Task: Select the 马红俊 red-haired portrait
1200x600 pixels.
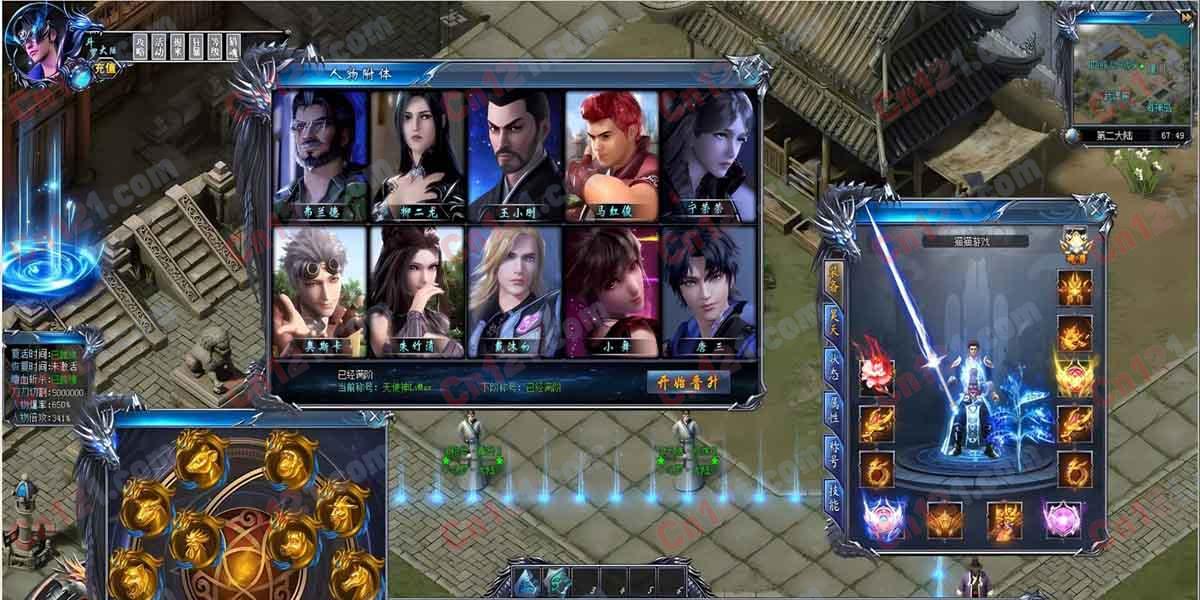Action: 612,155
